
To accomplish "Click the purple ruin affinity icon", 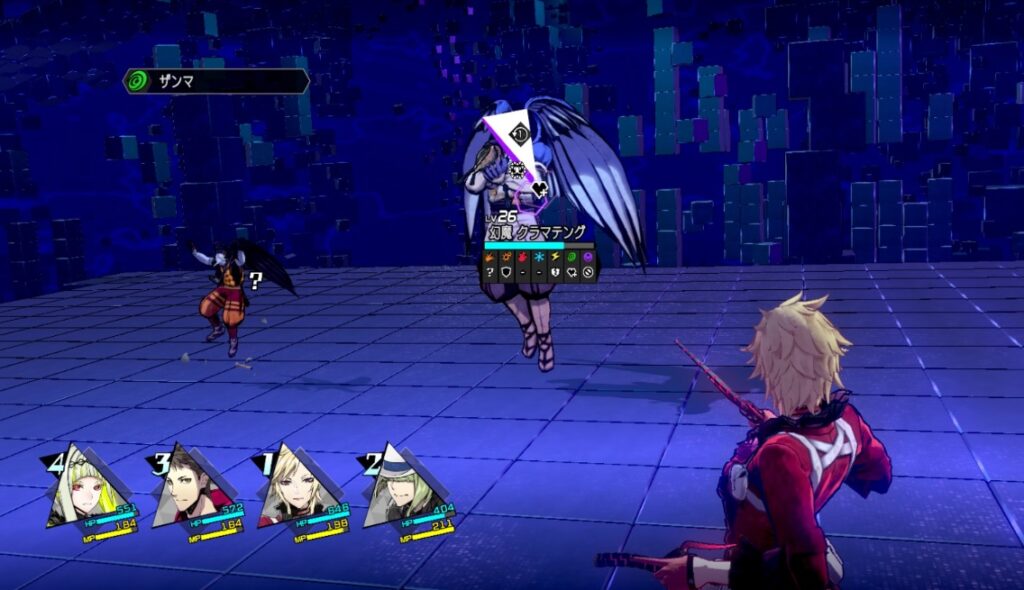I will tap(588, 257).
